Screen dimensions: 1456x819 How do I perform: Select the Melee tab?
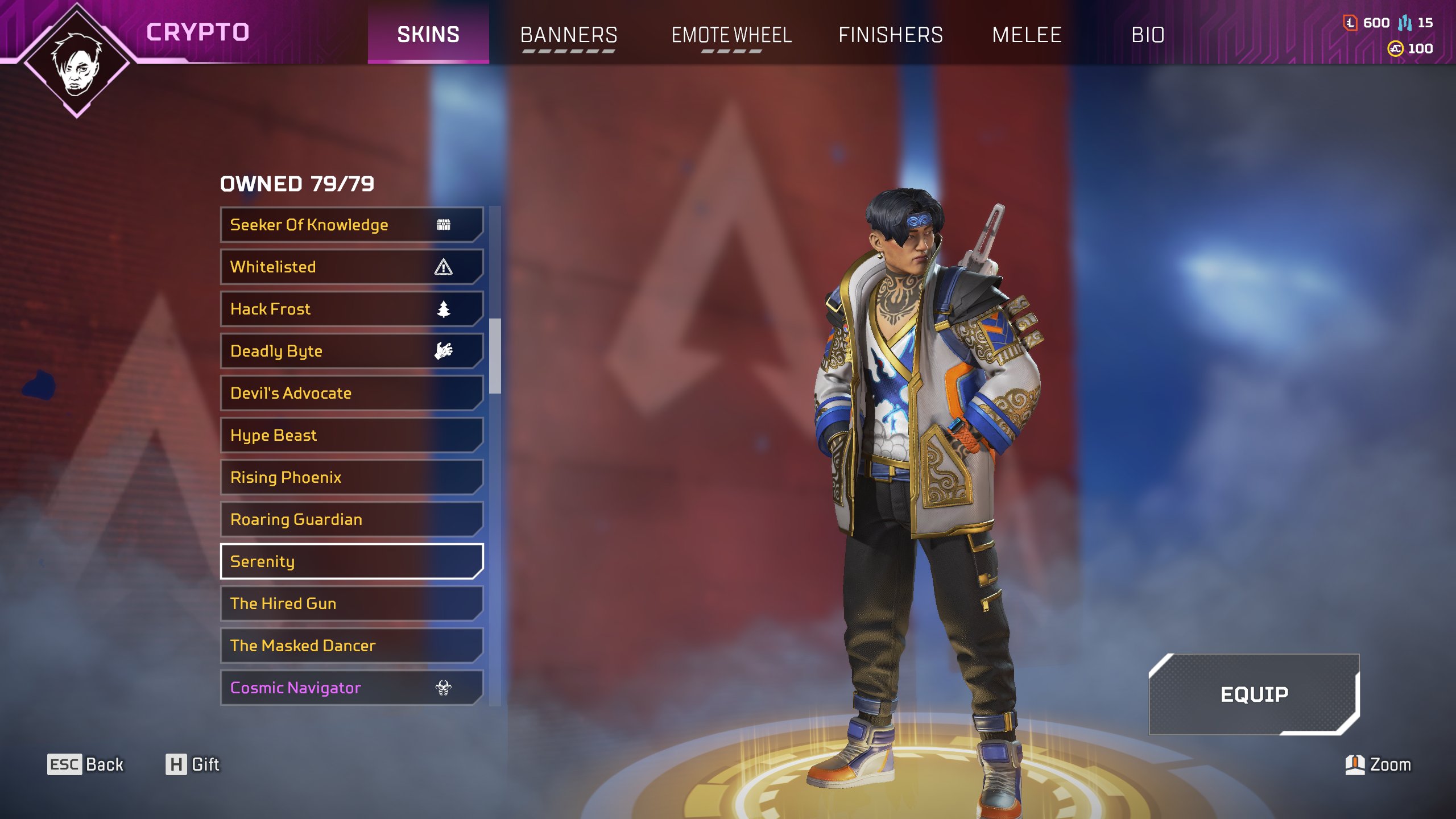pos(1027,35)
